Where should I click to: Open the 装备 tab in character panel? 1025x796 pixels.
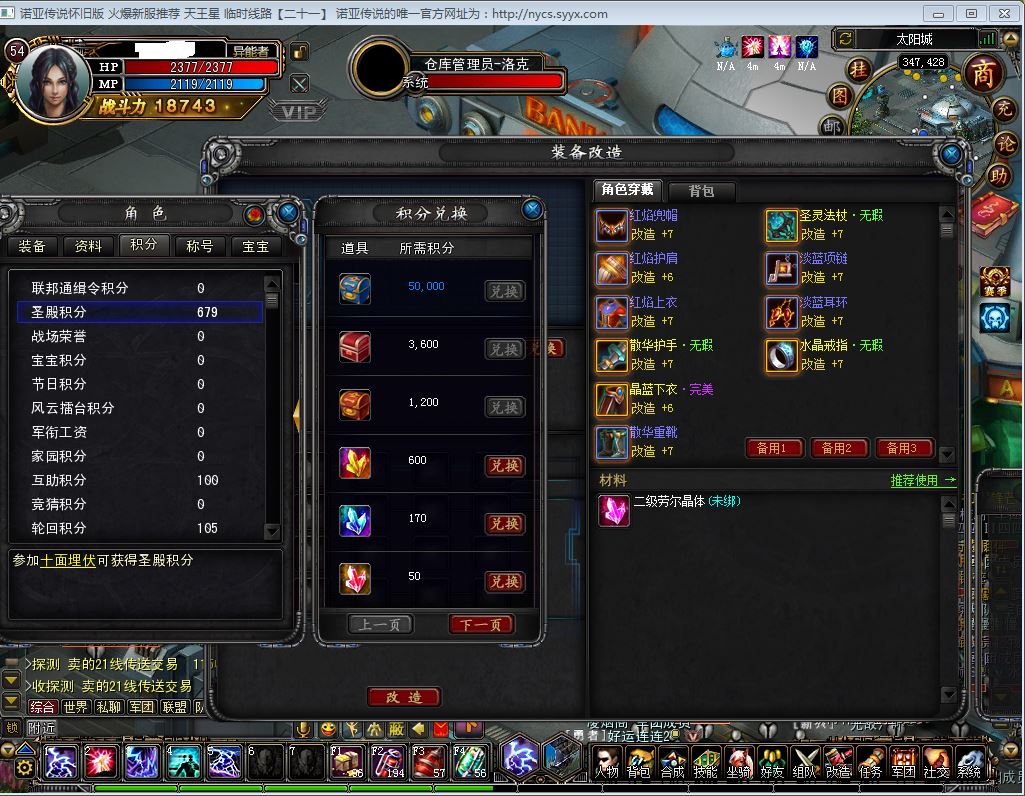(x=33, y=246)
